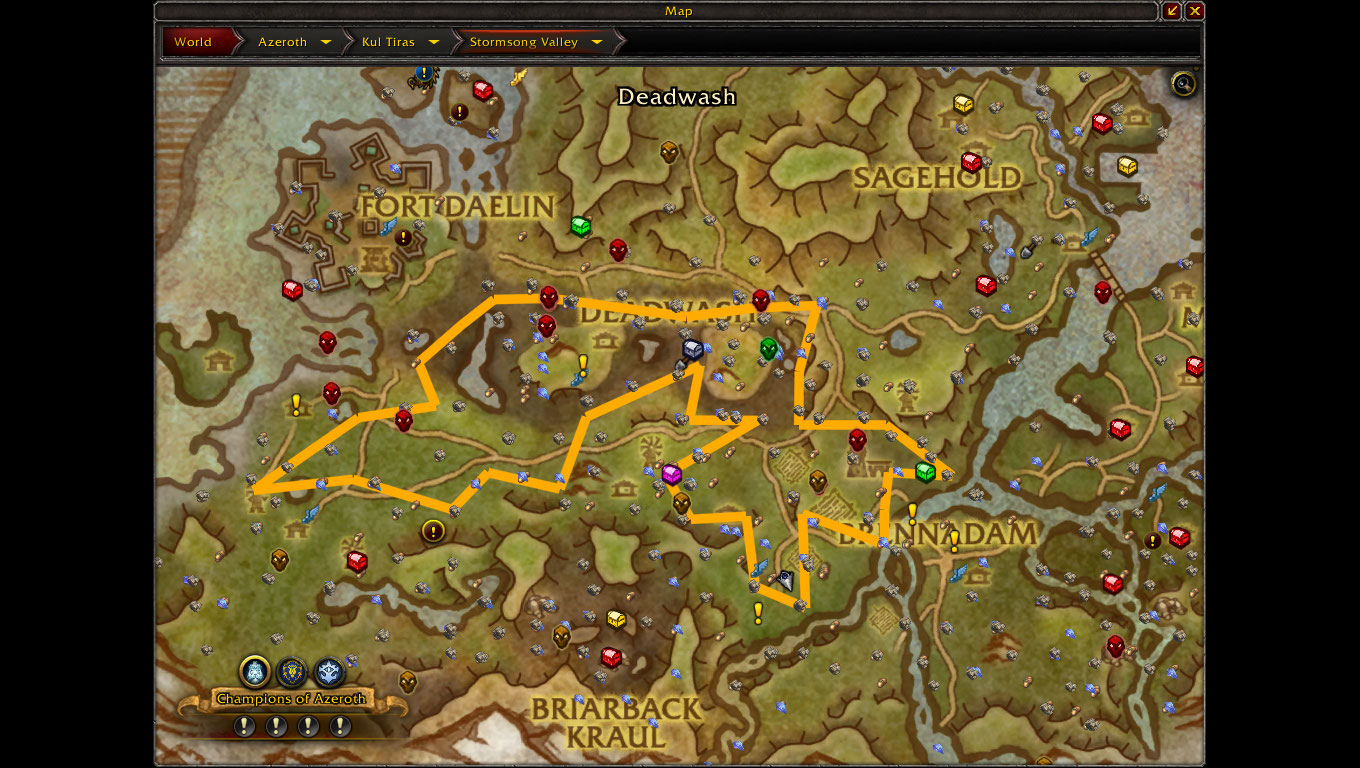
Task: Go to the World map level
Action: (x=193, y=42)
